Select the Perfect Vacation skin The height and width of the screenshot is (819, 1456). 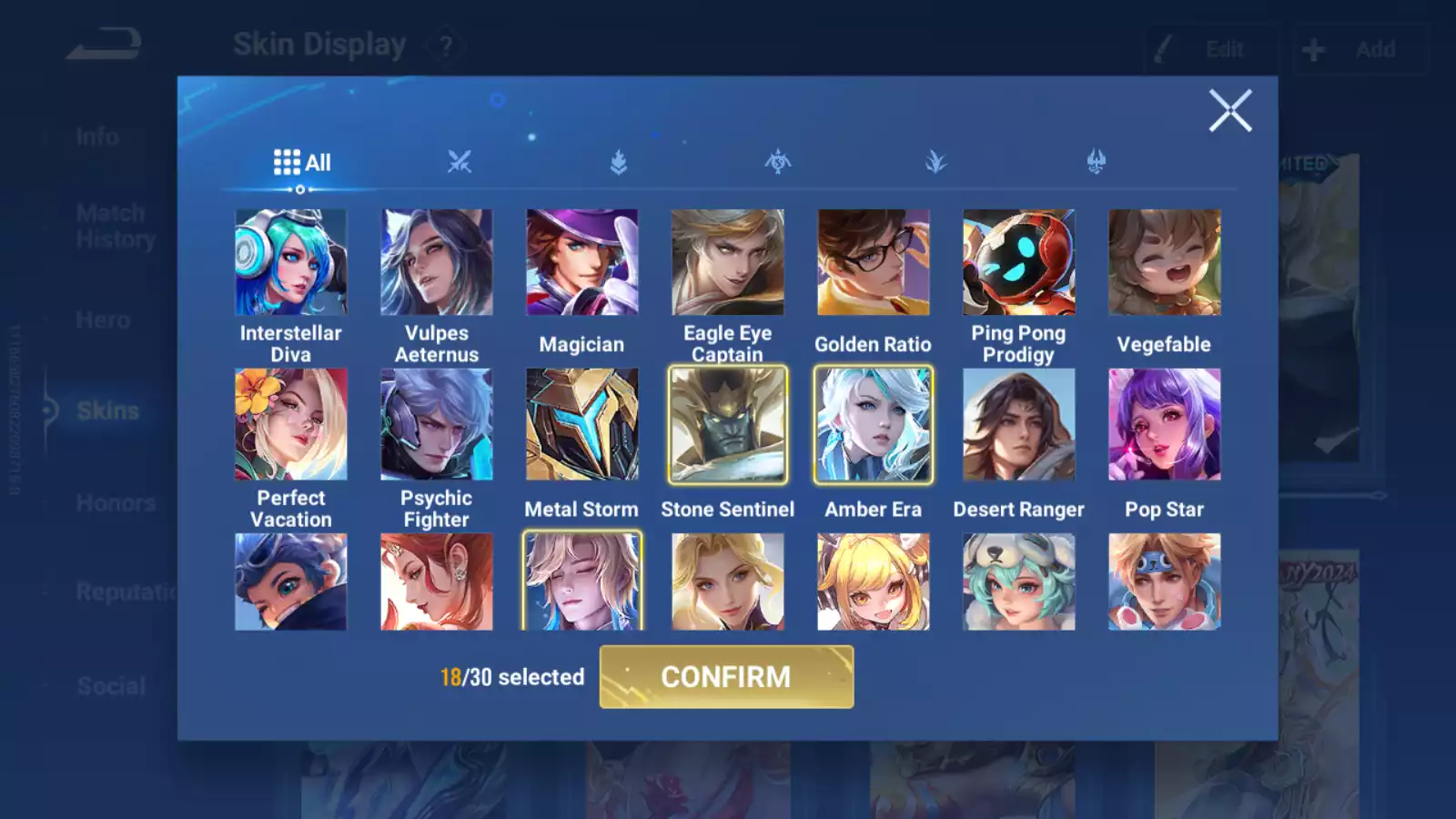[x=290, y=424]
